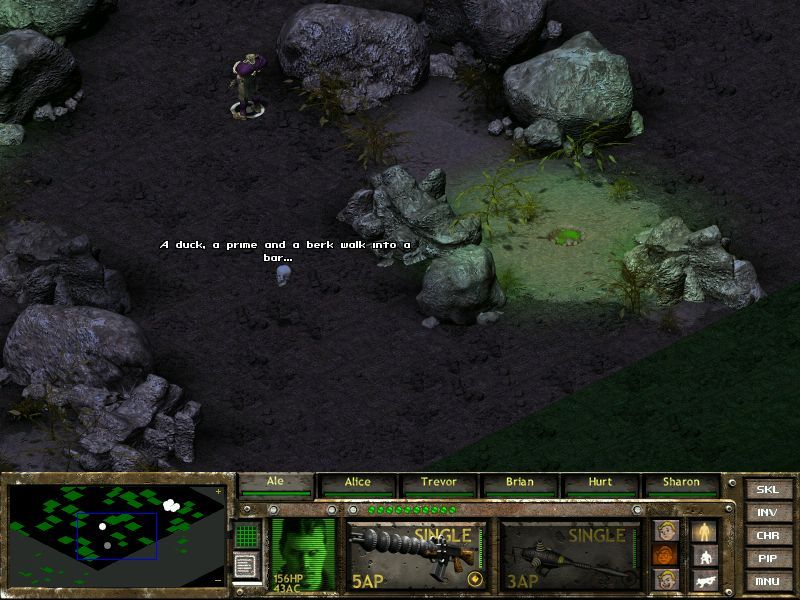Switch to squad member Sharon
This screenshot has height=600, width=800.
[681, 484]
